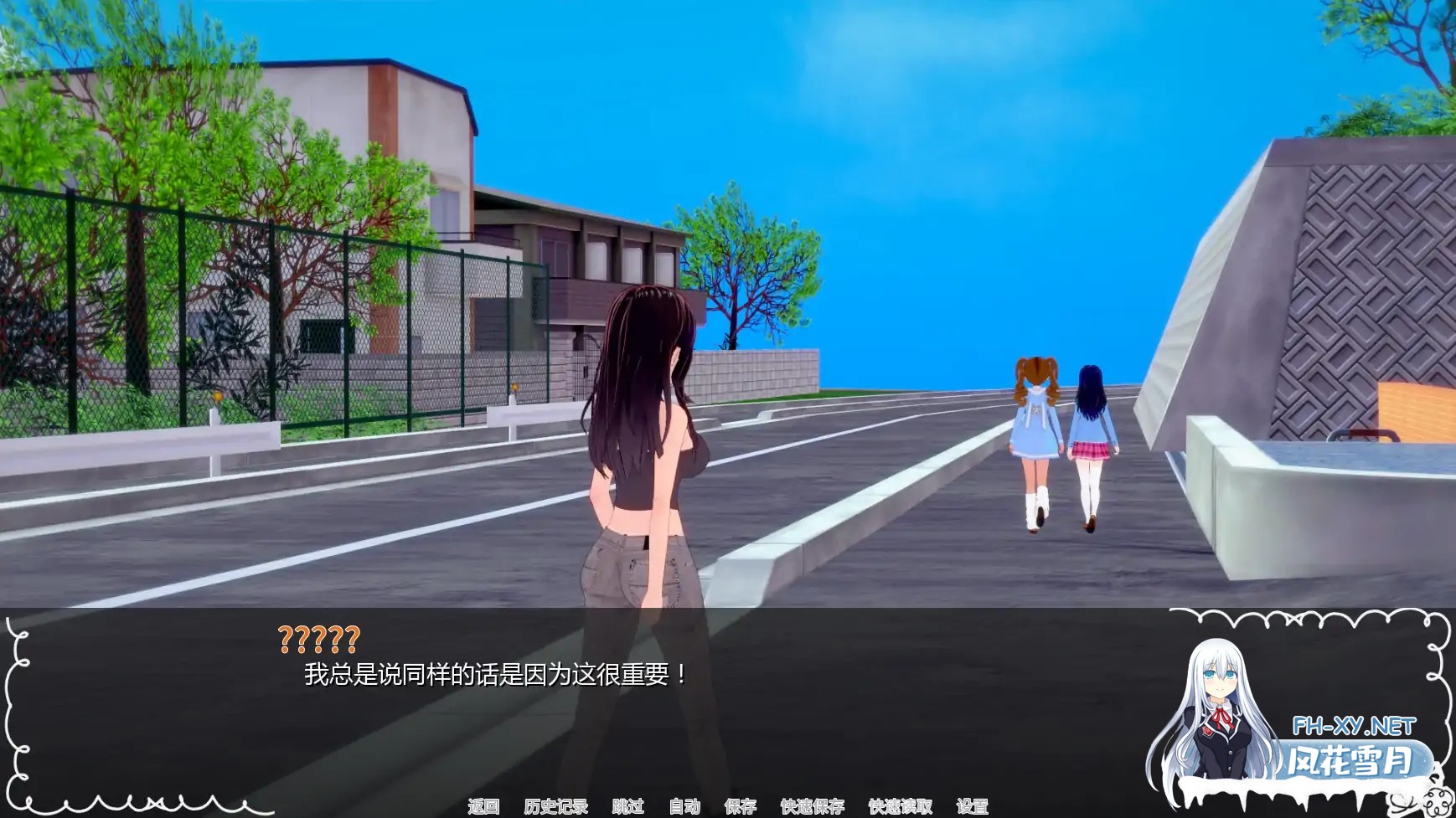The image size is (1456, 818).
Task: Click 快速保存 to quick save
Action: click(813, 808)
